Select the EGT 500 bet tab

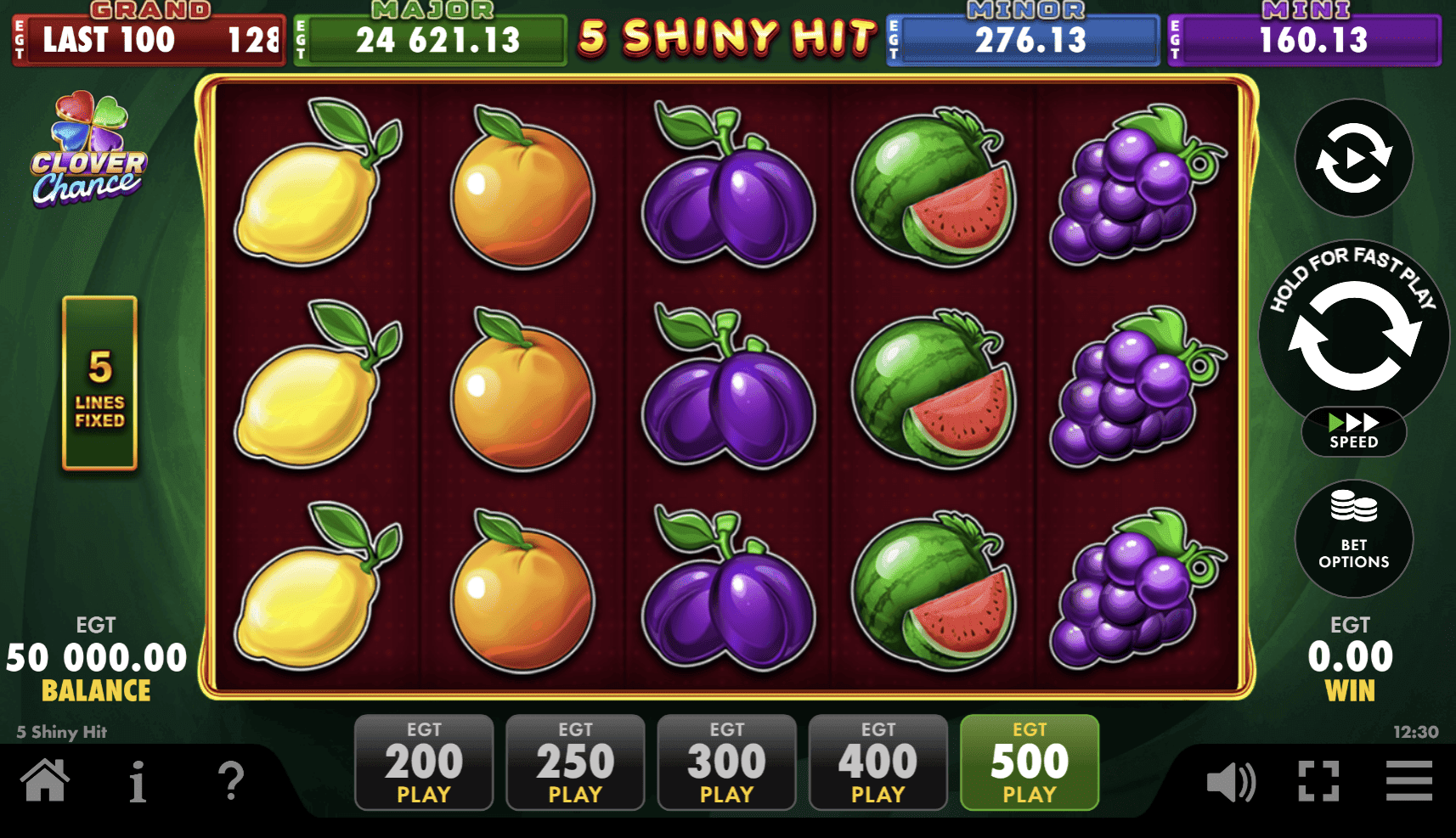(x=1029, y=762)
